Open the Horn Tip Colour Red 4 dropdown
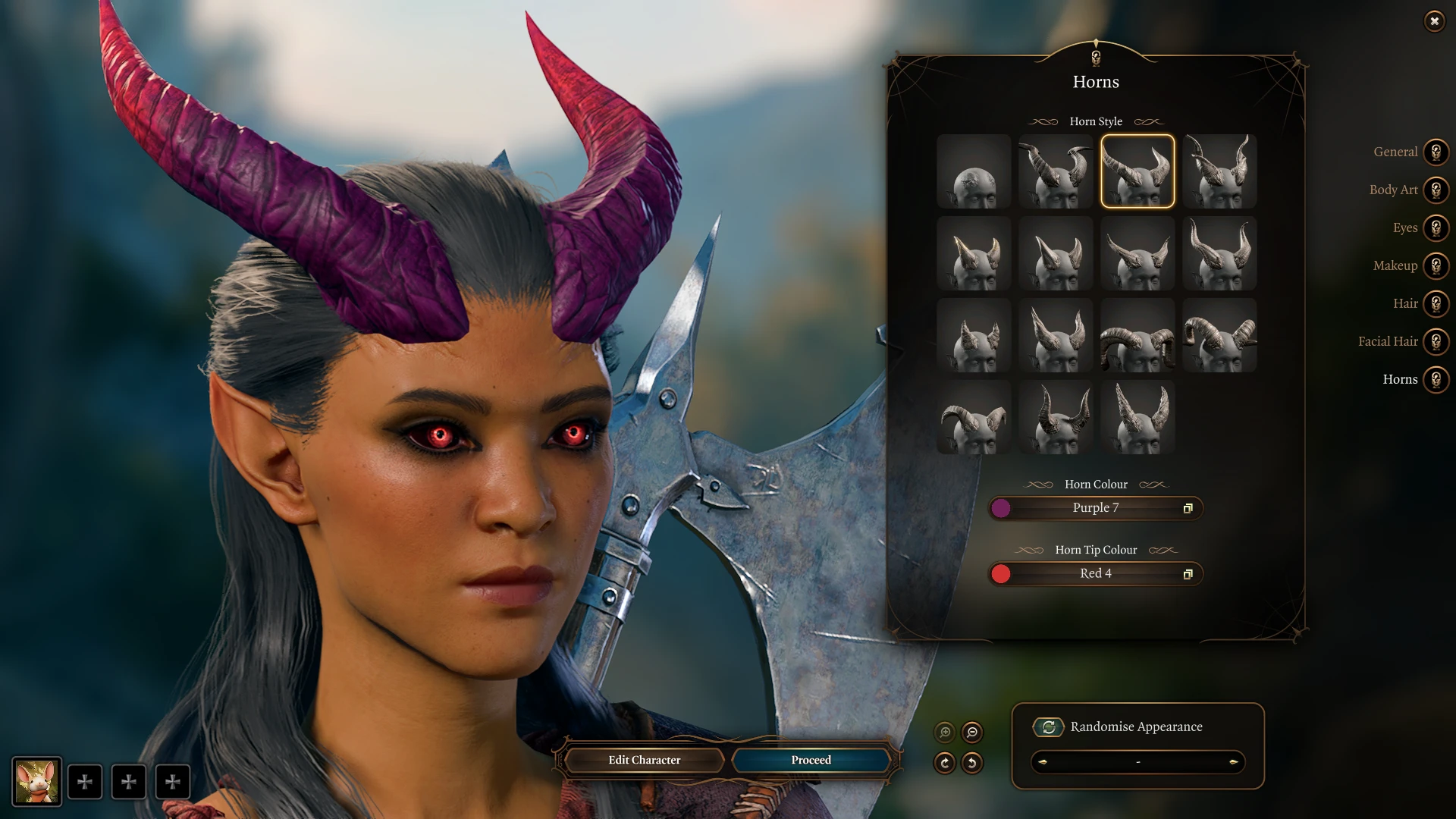 pyautogui.click(x=1096, y=574)
